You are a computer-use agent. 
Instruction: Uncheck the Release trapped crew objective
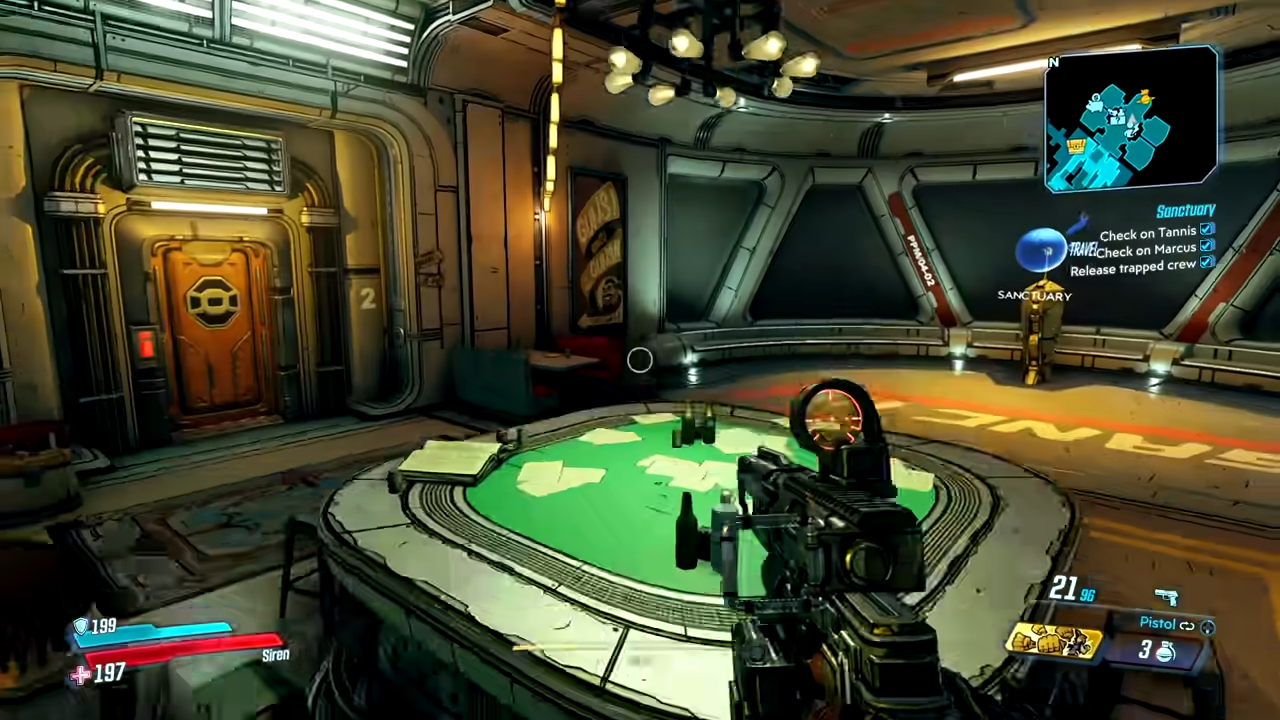(1208, 264)
